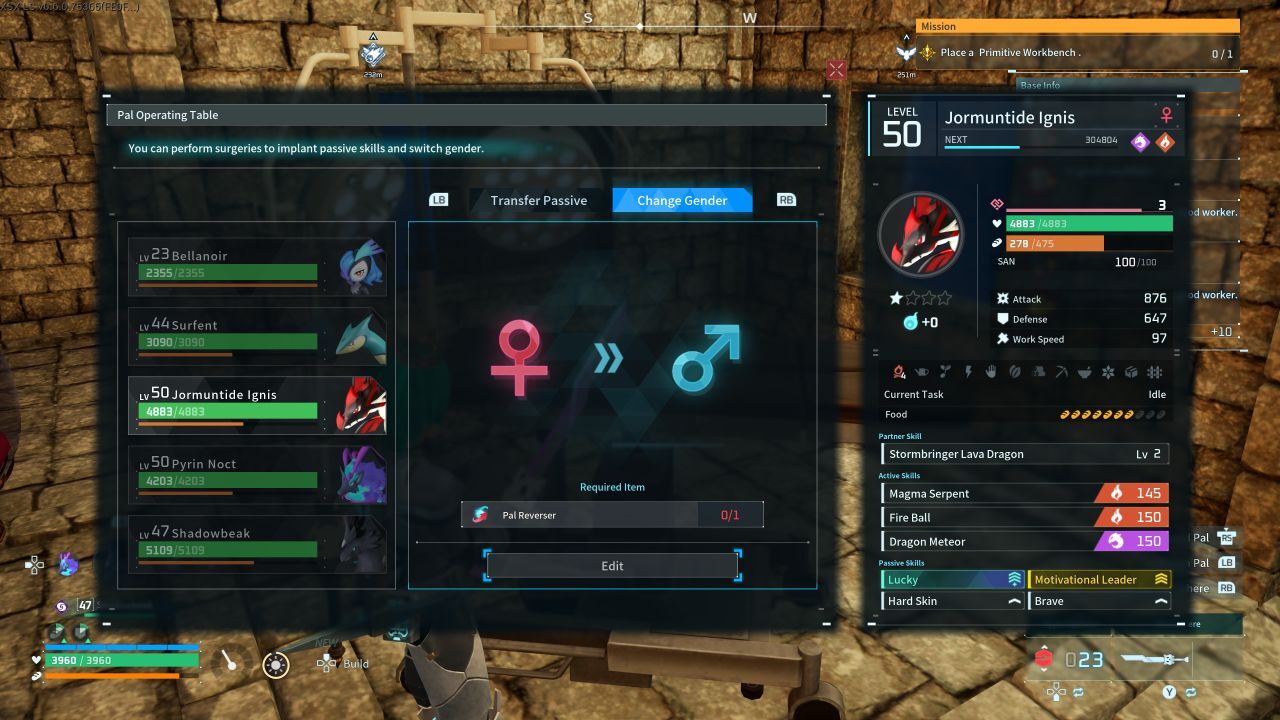Select the Change Gender tab
Viewport: 1280px width, 720px height.
coord(682,200)
